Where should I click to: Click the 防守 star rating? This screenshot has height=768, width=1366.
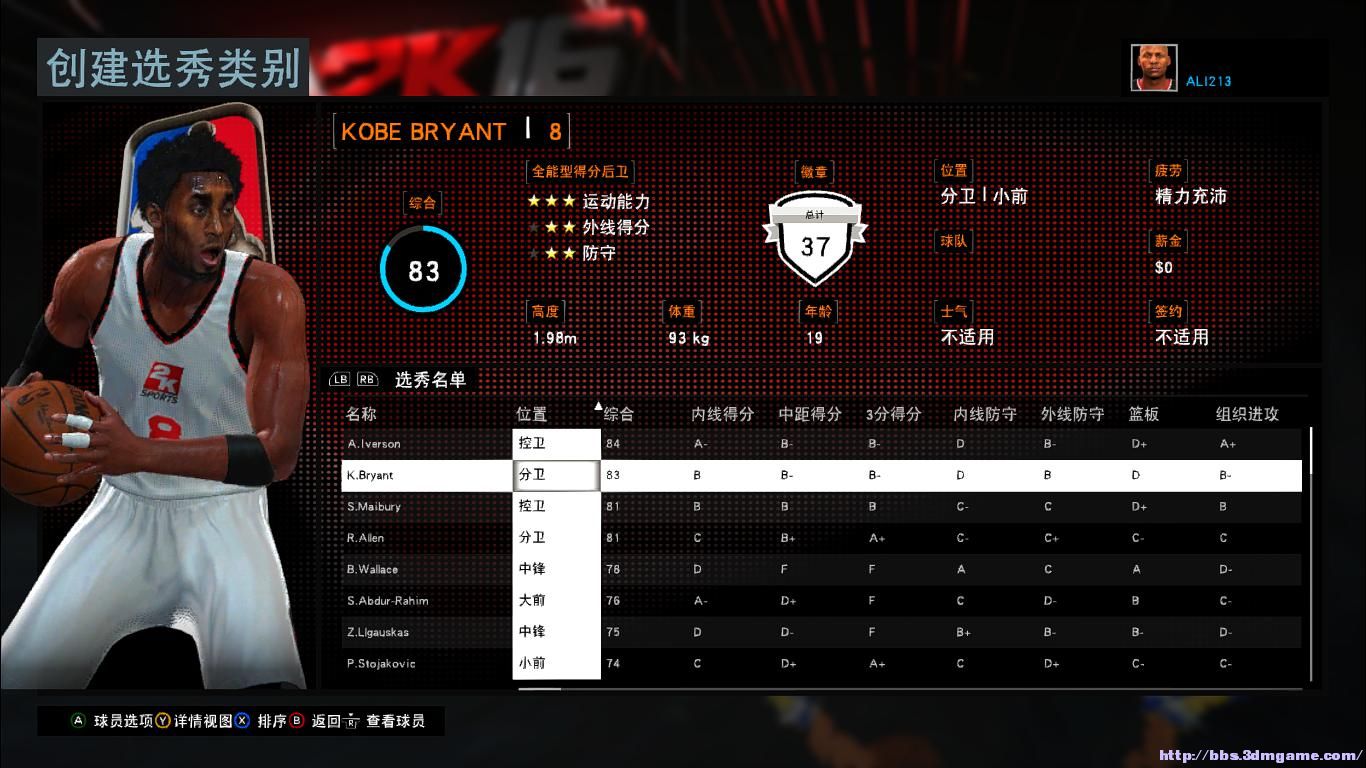(x=550, y=253)
